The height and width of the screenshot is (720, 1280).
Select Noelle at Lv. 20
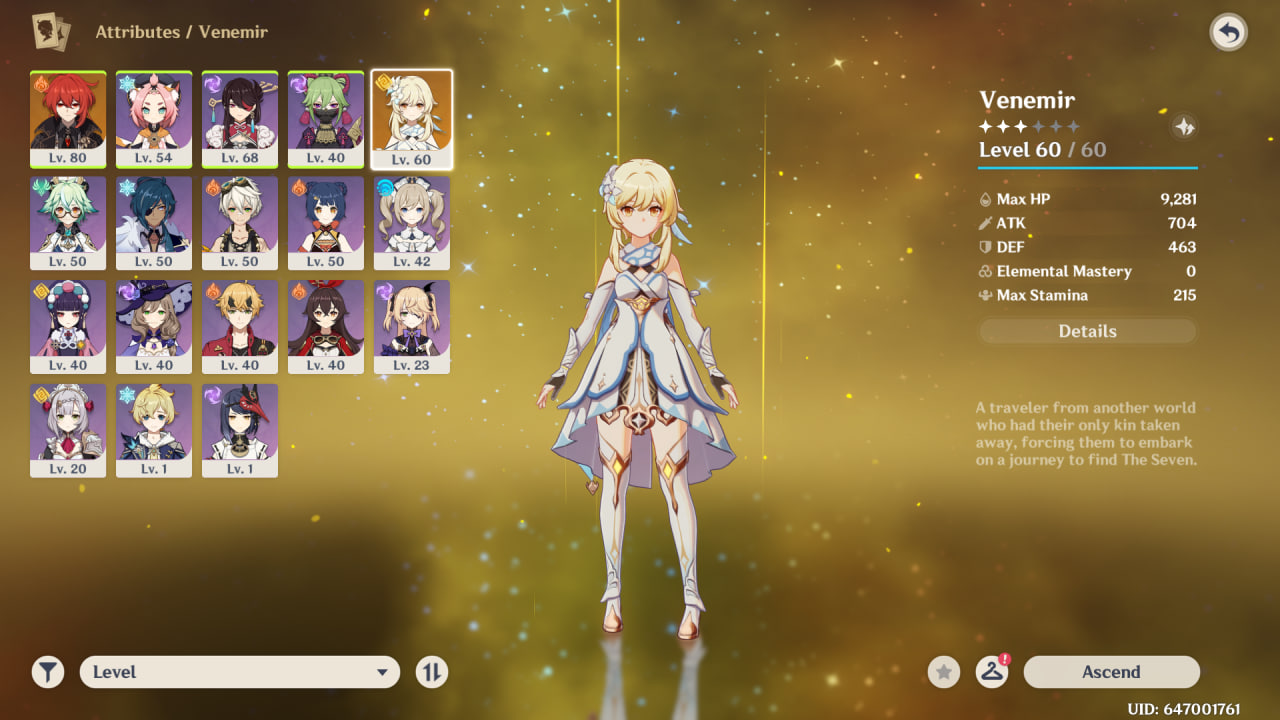pyautogui.click(x=68, y=430)
